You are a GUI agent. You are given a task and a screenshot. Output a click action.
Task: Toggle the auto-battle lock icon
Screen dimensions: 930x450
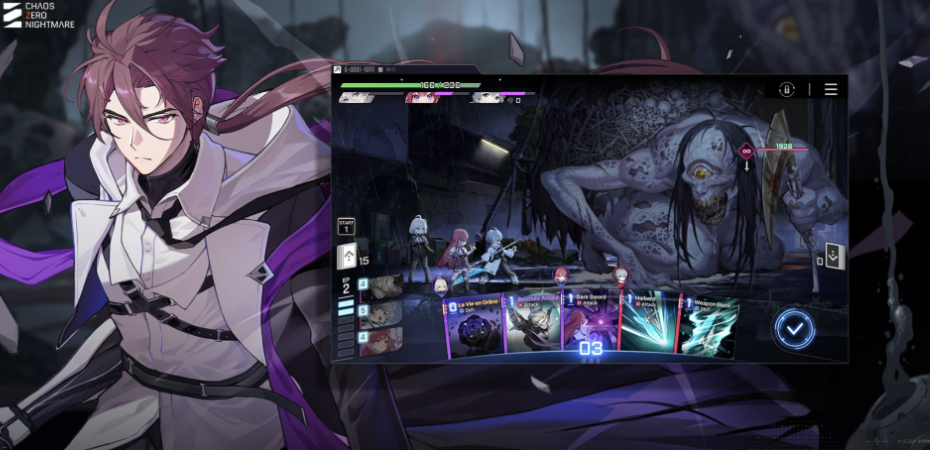(x=787, y=89)
